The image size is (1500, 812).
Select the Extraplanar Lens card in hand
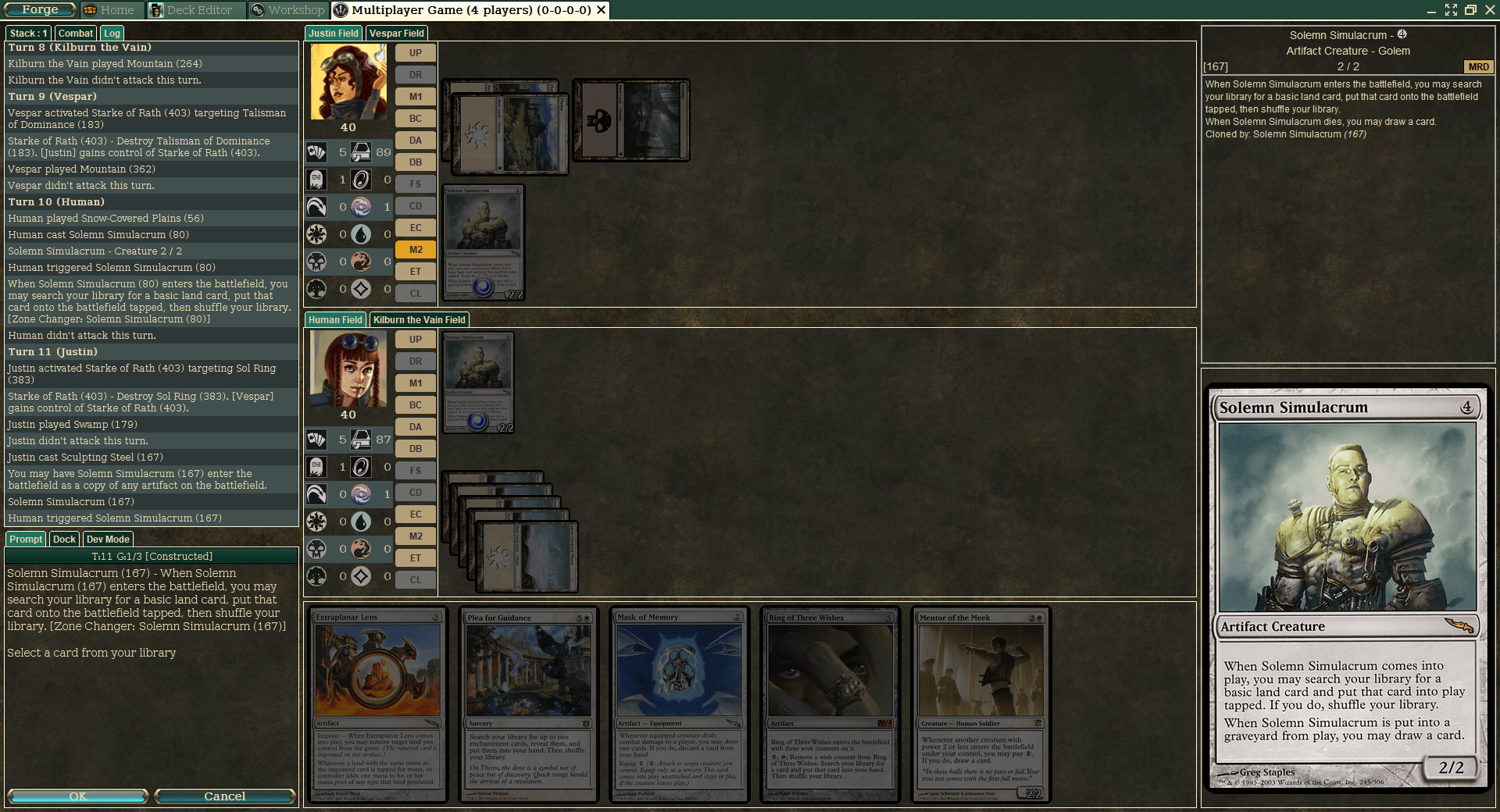(378, 704)
